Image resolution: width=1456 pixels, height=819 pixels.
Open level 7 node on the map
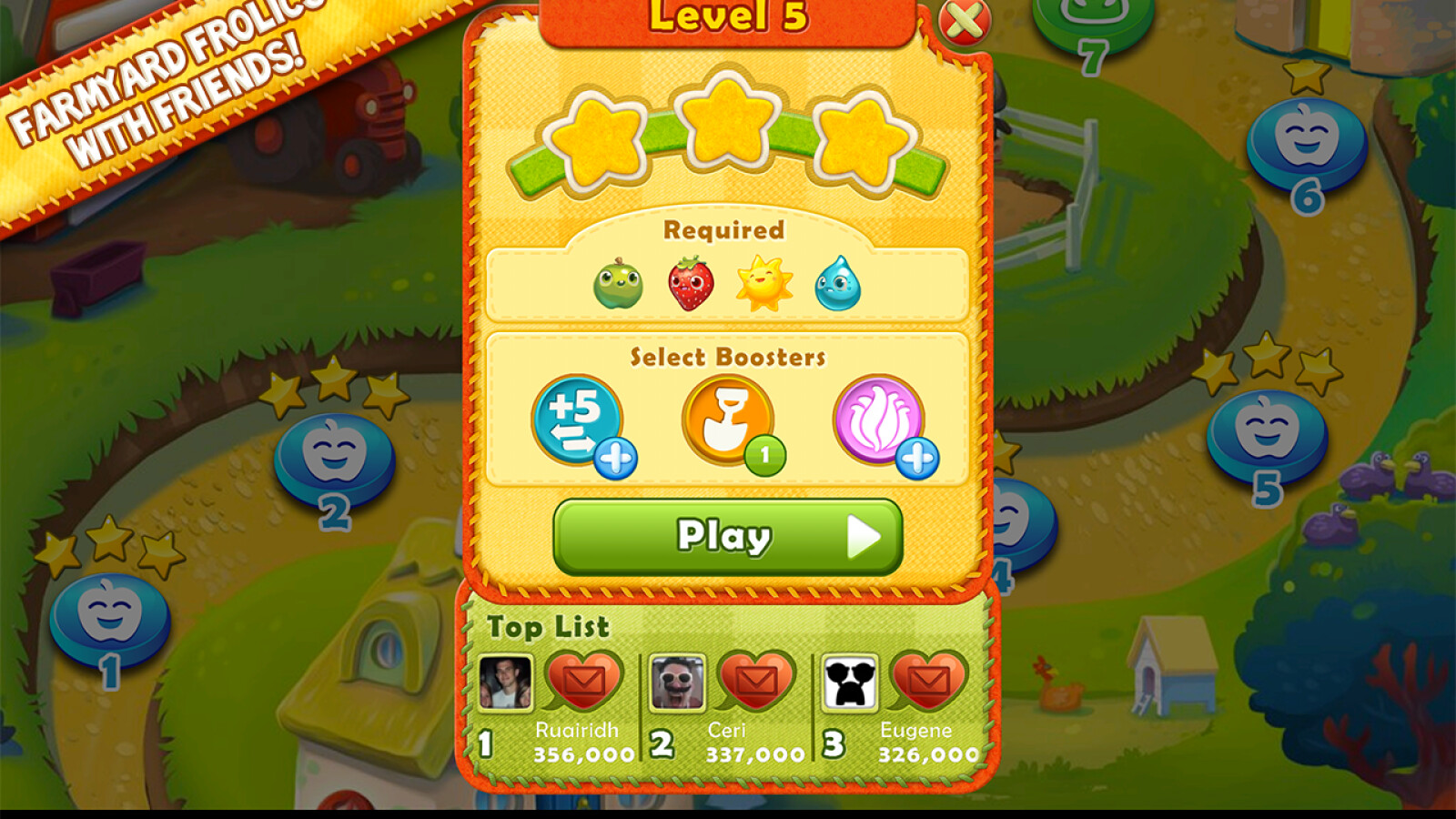click(1088, 16)
